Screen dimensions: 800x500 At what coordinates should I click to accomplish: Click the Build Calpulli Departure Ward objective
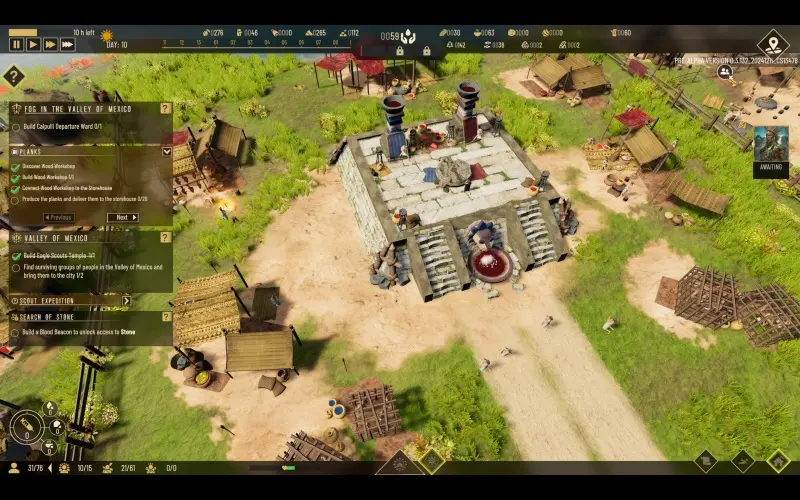(x=62, y=127)
